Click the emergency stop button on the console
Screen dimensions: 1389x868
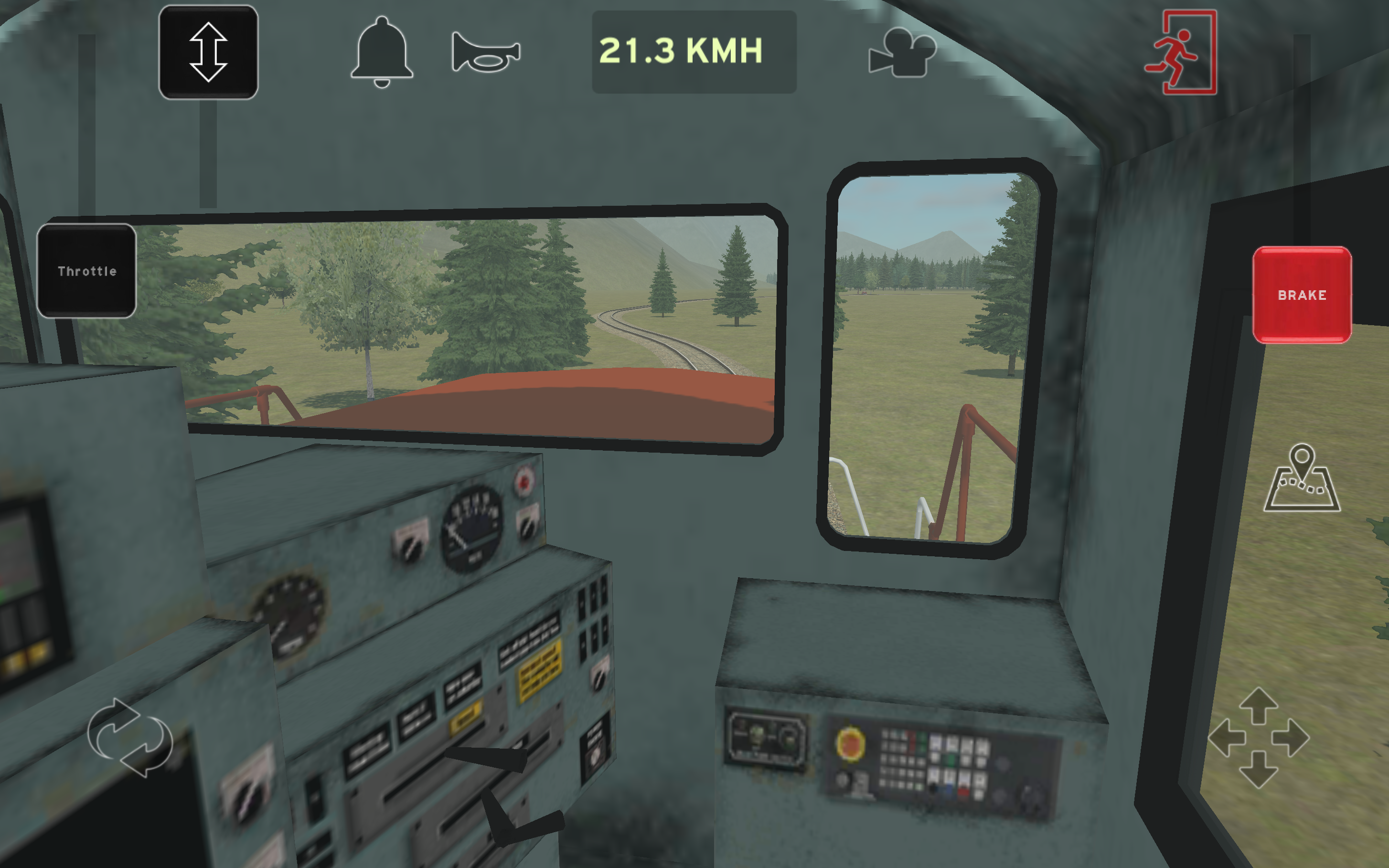pos(850,744)
